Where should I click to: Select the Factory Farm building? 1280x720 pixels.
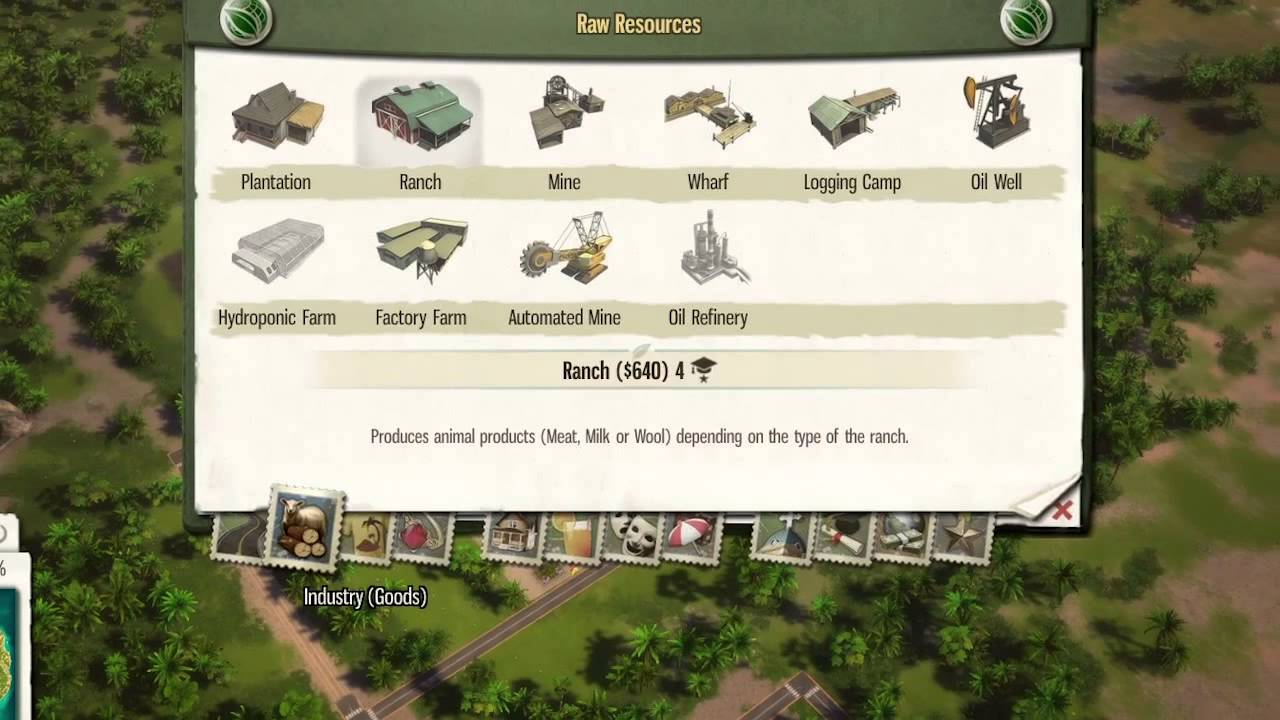pos(421,250)
